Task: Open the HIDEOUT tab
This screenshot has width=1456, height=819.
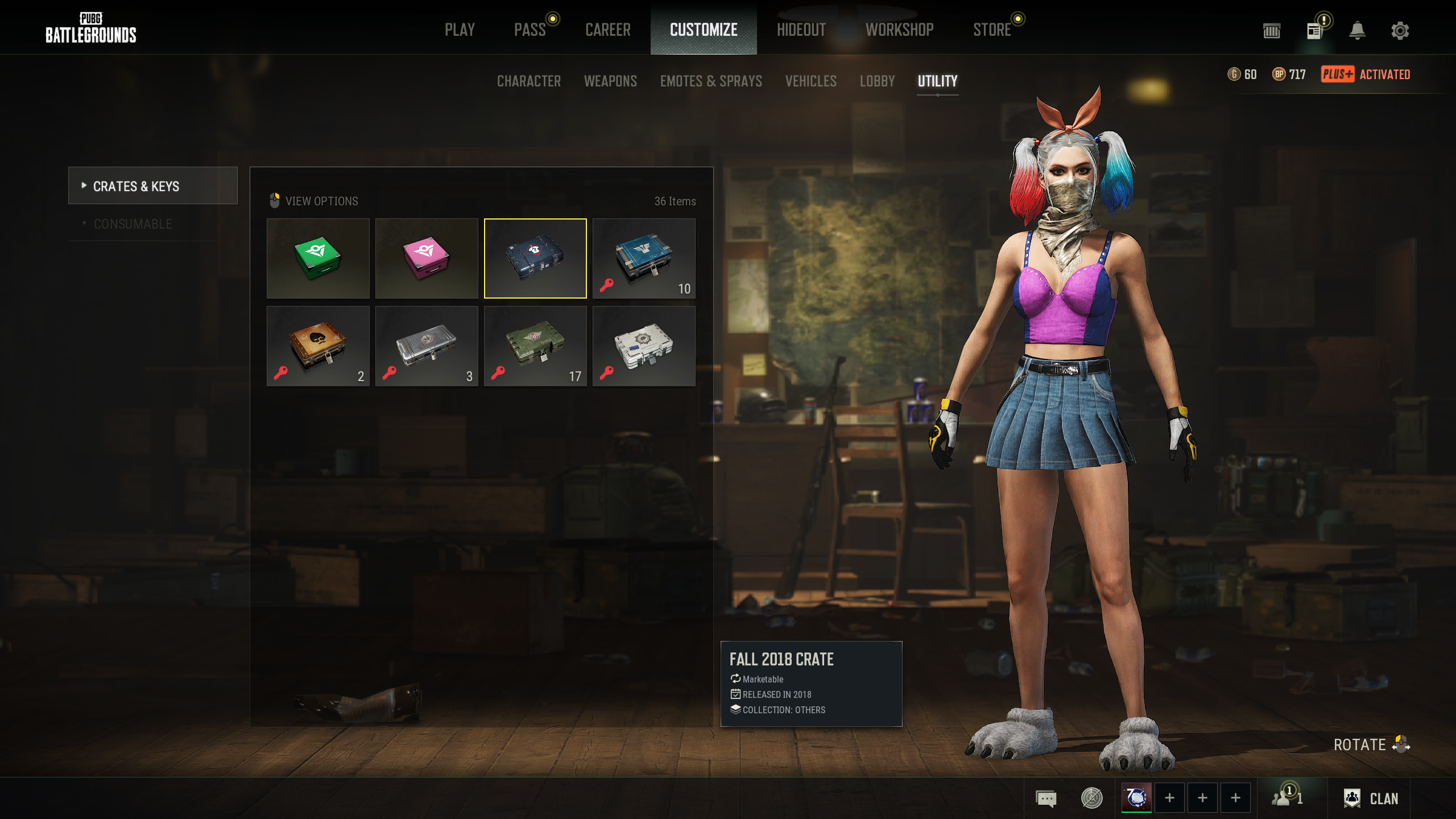Action: tap(801, 30)
